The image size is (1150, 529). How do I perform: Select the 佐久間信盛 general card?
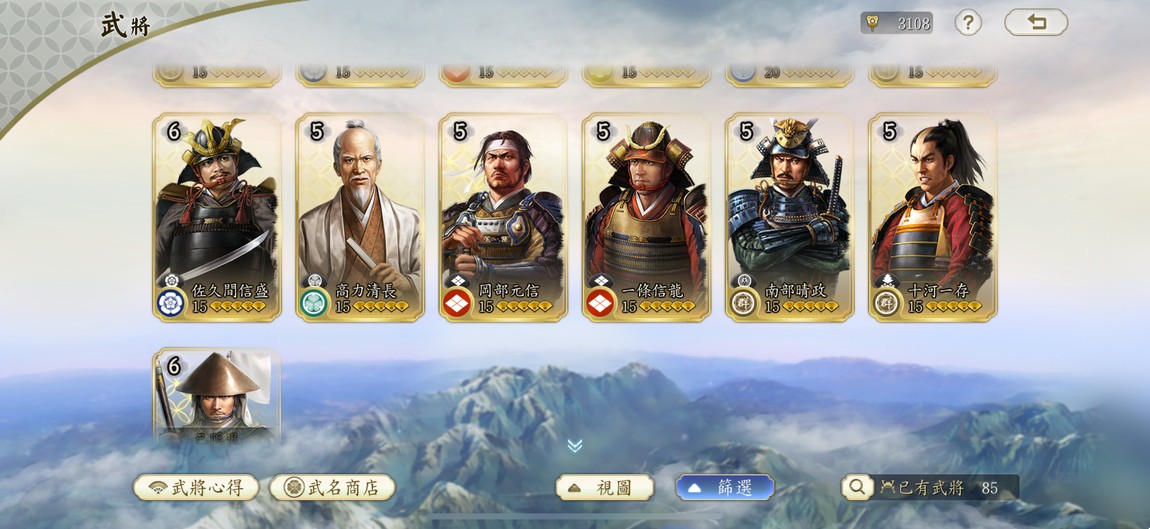(217, 217)
